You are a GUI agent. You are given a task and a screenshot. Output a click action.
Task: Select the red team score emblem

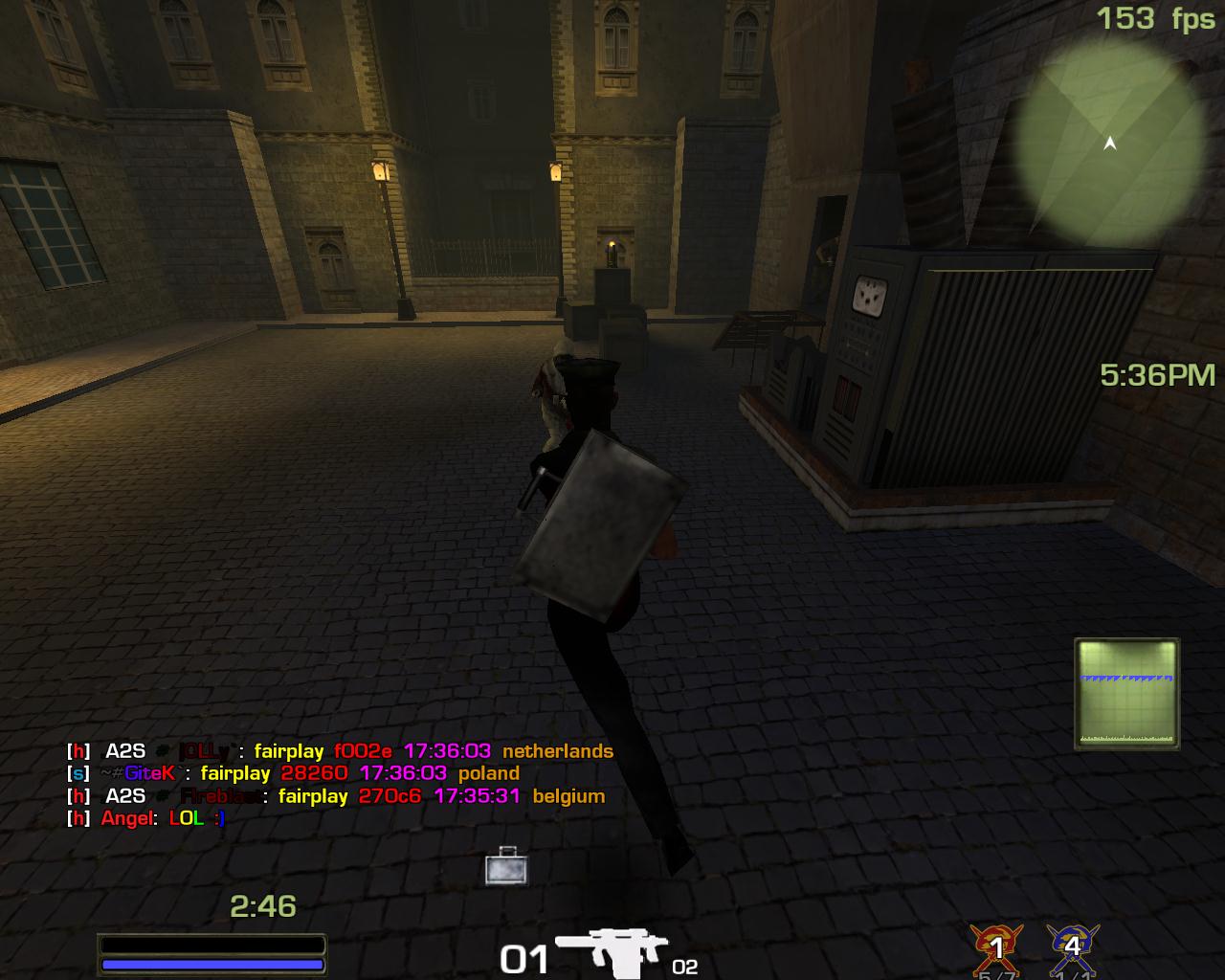click(996, 947)
